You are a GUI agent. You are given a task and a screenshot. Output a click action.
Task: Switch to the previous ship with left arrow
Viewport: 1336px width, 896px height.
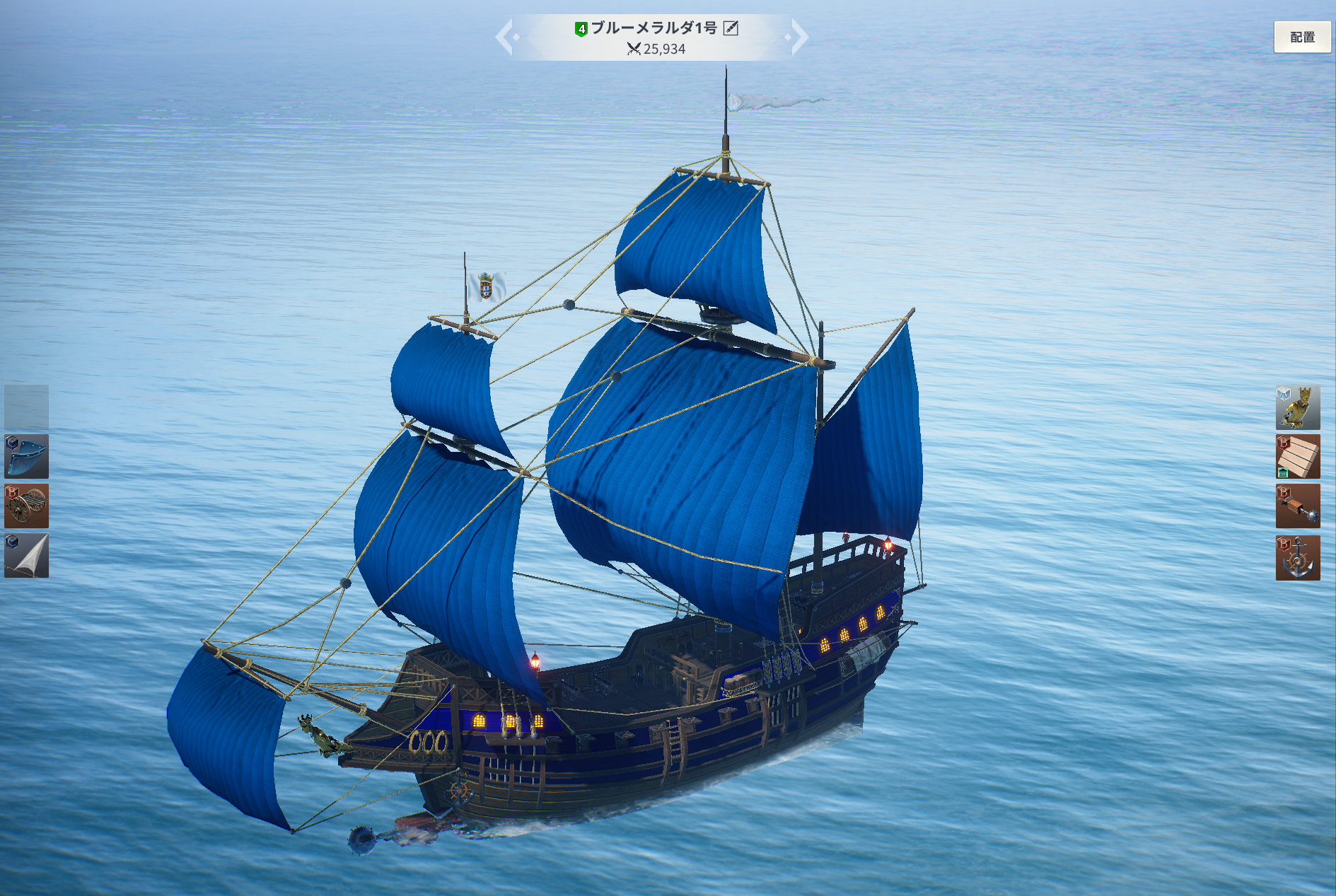point(505,37)
